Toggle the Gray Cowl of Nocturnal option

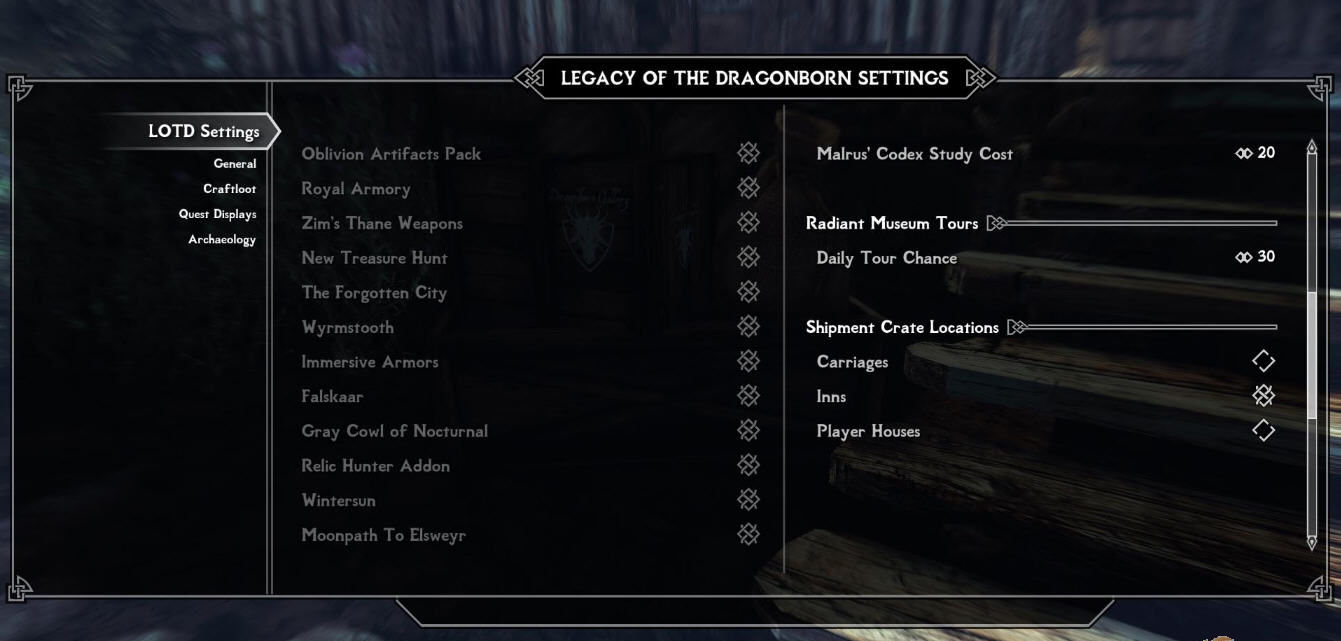748,430
